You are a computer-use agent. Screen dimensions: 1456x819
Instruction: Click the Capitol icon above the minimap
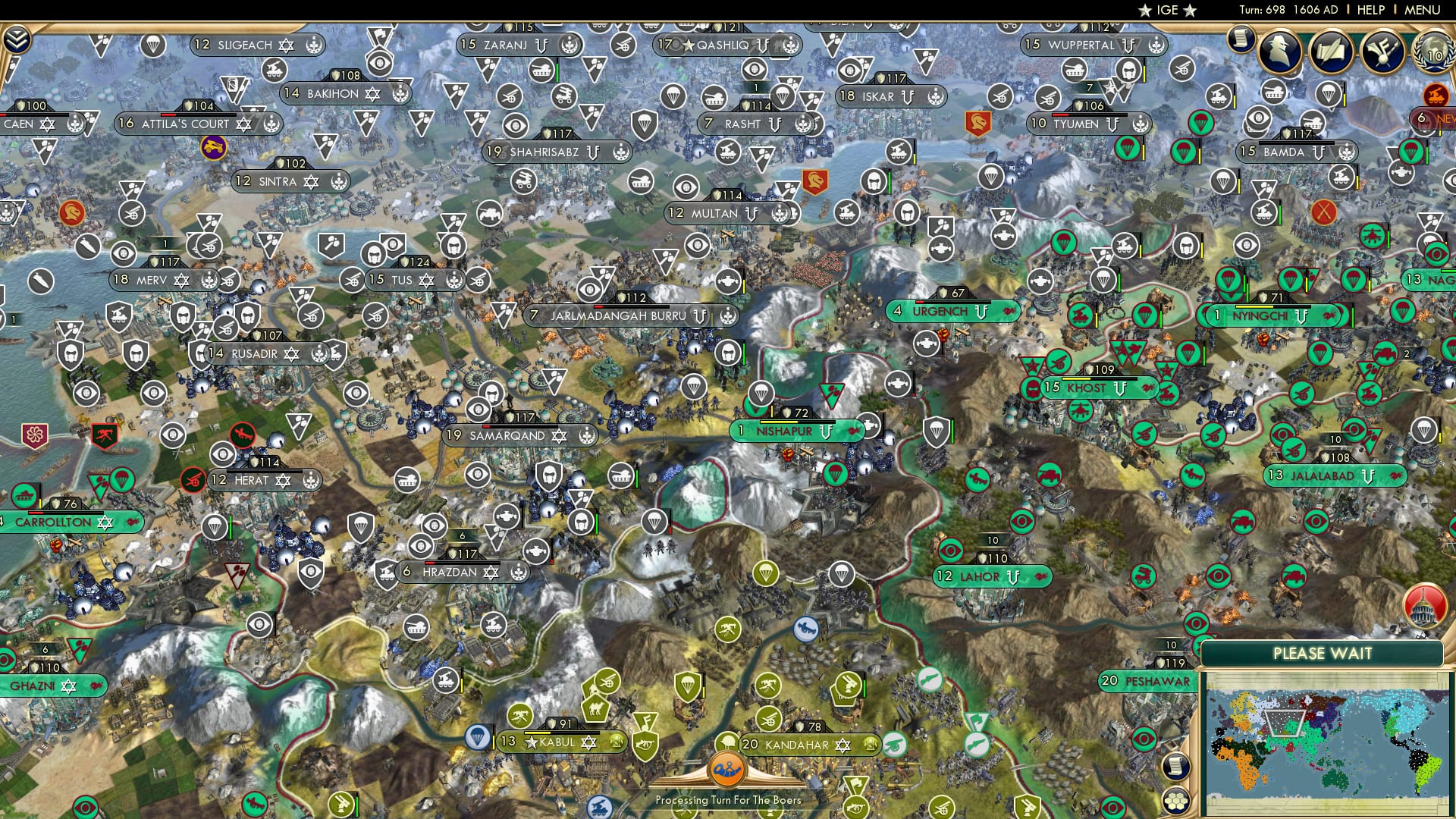coord(1425,607)
